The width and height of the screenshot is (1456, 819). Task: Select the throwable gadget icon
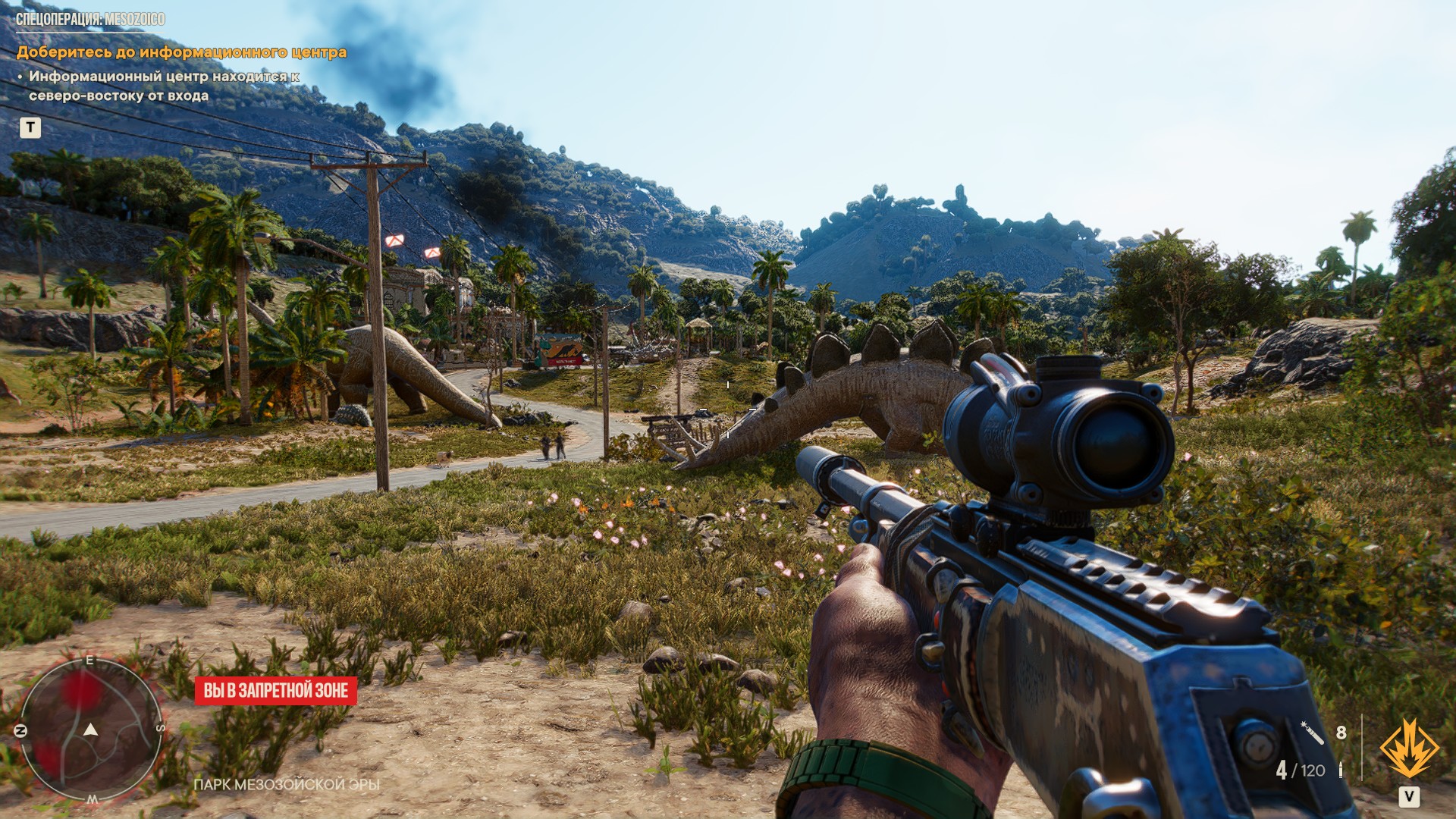1313,733
